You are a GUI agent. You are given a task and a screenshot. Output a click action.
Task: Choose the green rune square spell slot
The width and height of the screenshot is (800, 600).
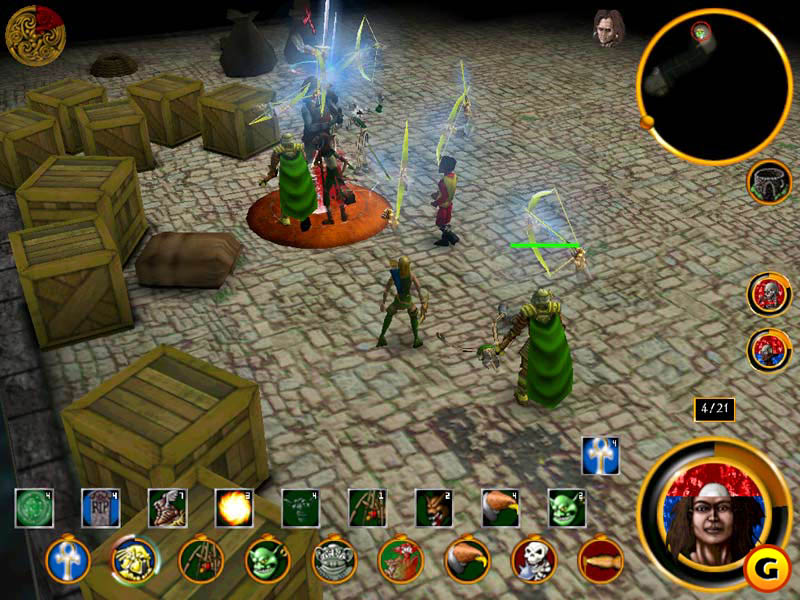coord(34,508)
